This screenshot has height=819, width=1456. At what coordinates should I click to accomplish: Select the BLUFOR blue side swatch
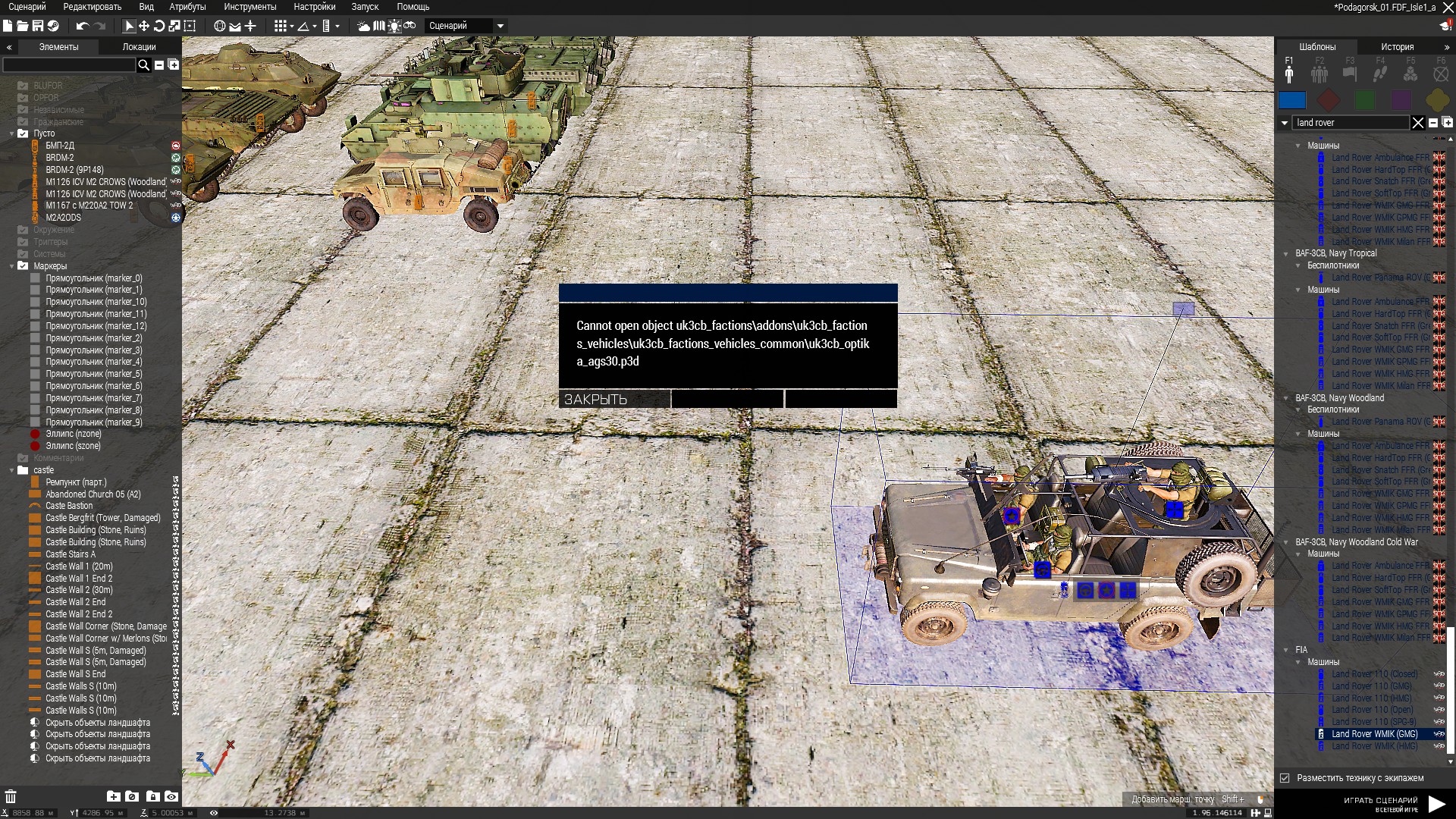(x=1292, y=100)
